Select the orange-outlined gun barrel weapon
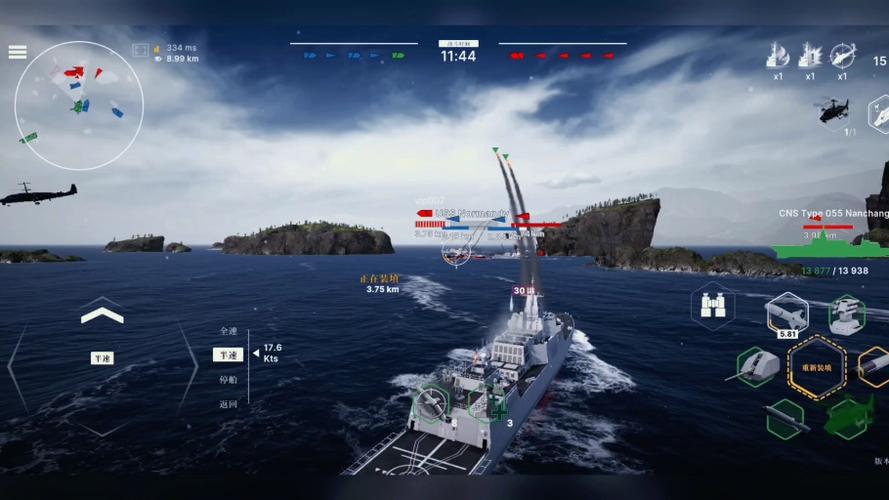 point(876,367)
